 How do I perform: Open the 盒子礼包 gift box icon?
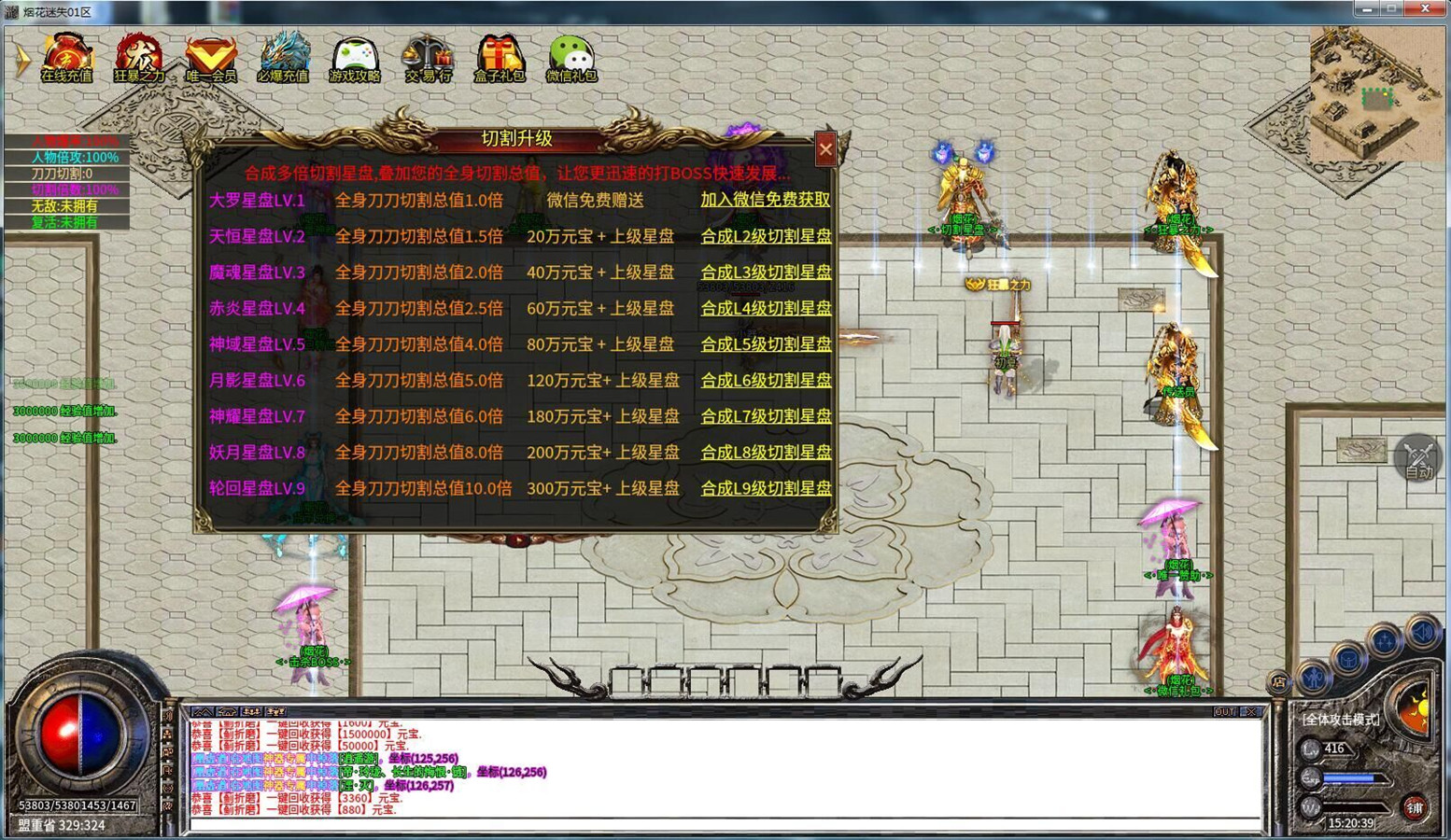500,58
